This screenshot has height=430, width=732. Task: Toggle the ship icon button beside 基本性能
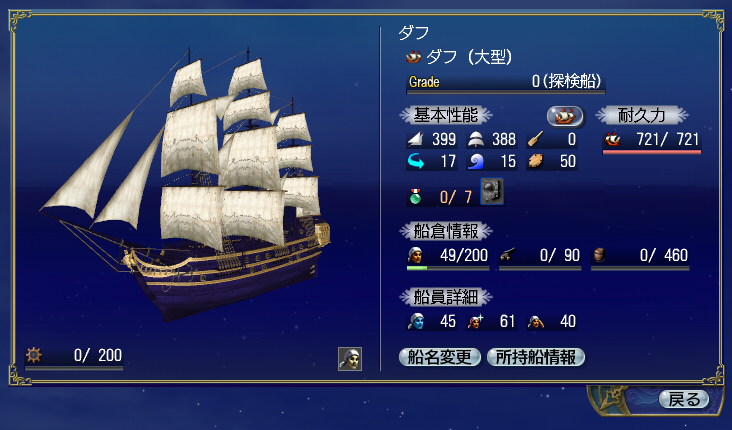(565, 115)
